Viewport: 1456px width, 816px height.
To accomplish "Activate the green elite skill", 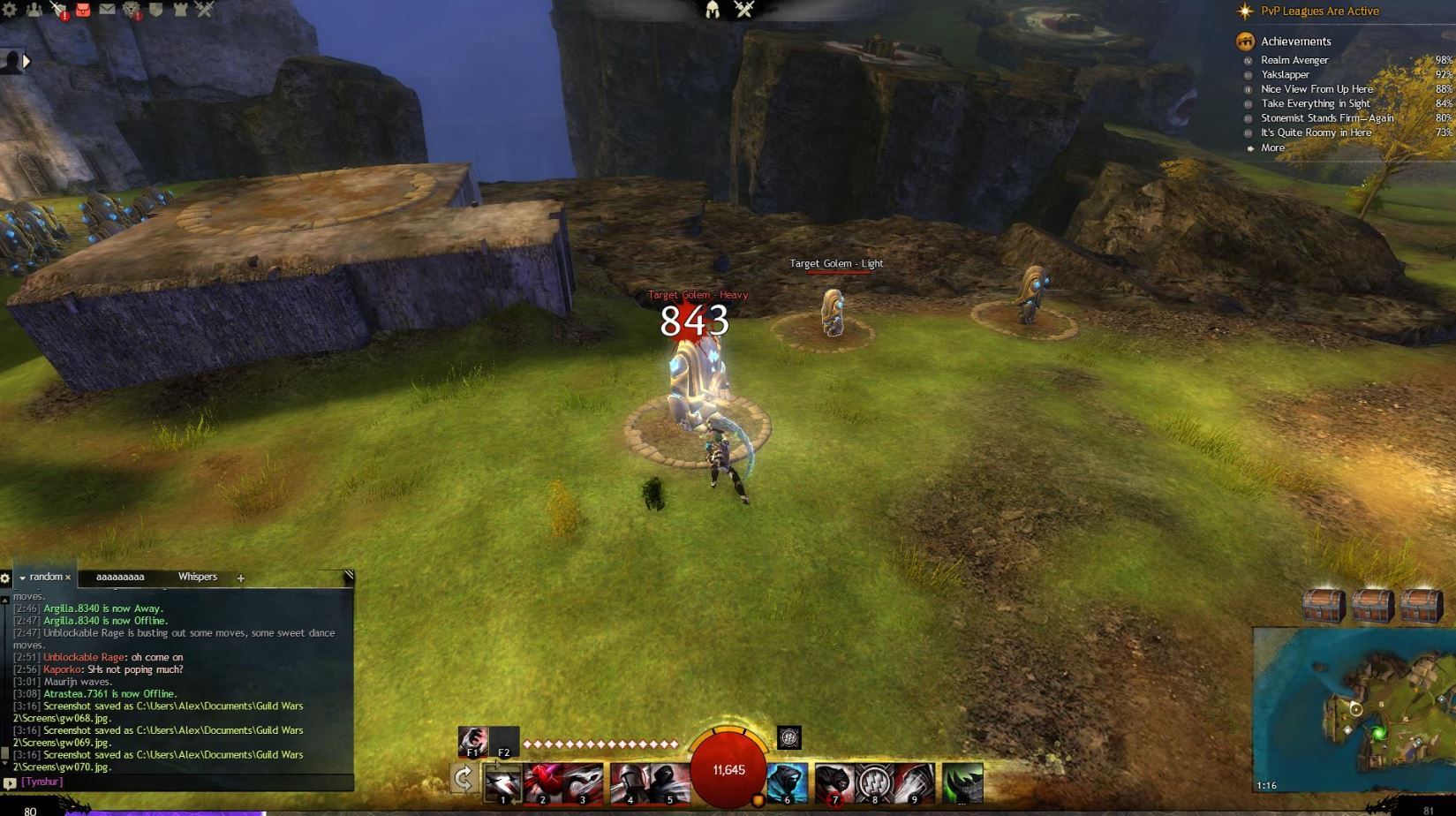I will (x=962, y=783).
